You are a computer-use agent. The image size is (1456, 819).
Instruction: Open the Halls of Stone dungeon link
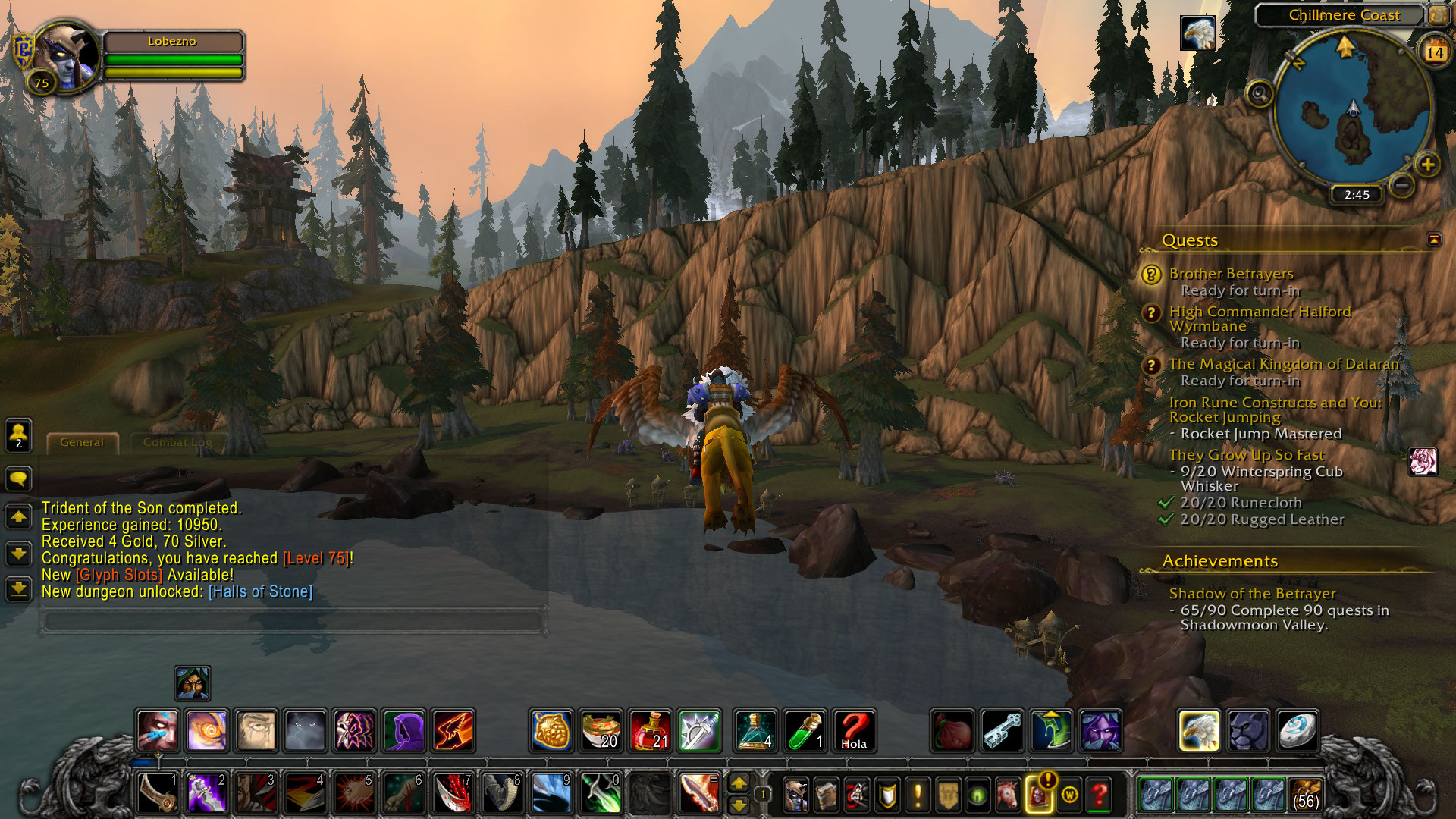click(x=260, y=592)
